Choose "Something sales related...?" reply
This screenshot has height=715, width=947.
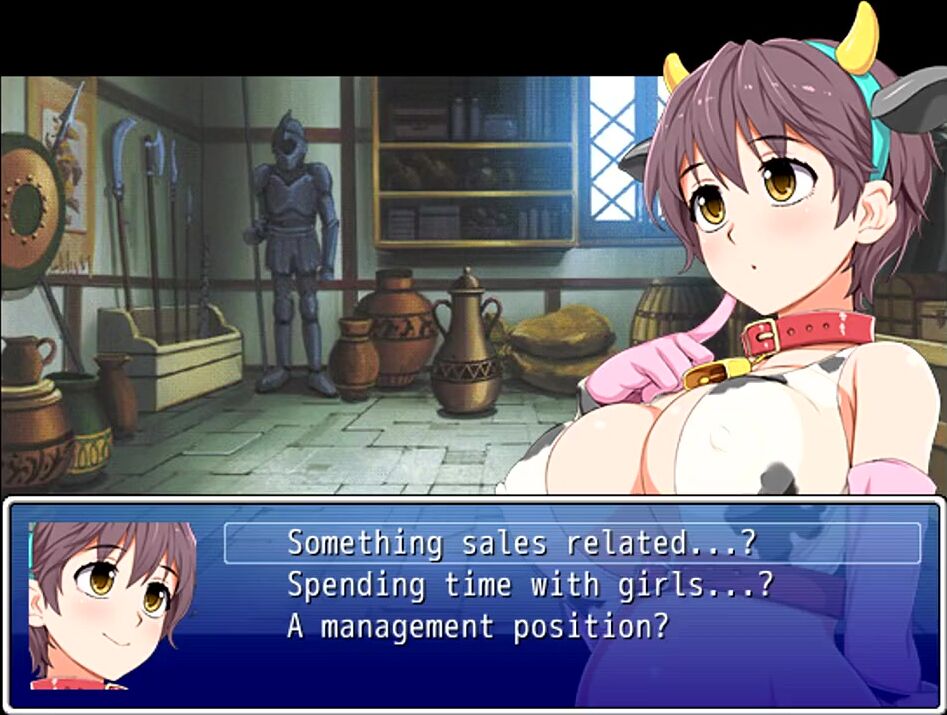[x=521, y=543]
